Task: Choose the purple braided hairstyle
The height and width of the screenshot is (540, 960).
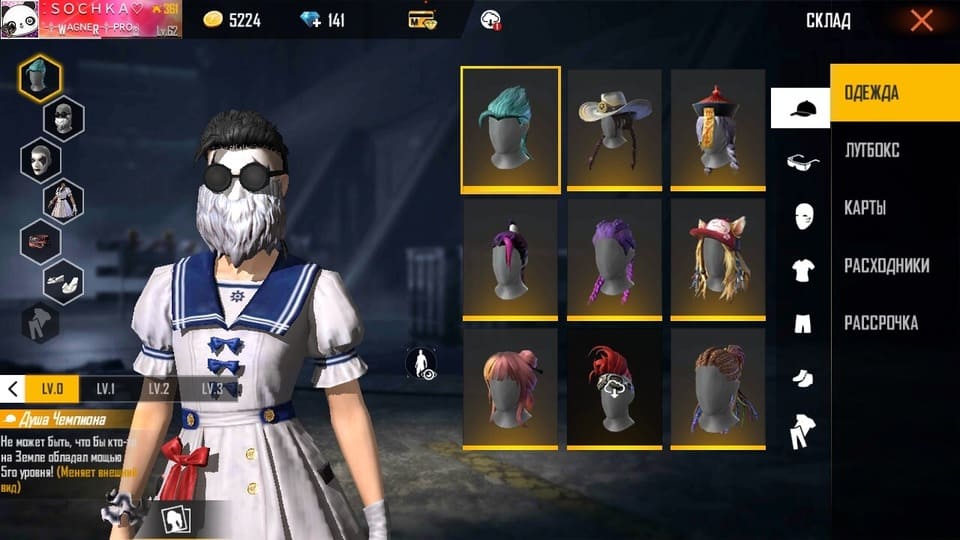Action: point(614,258)
